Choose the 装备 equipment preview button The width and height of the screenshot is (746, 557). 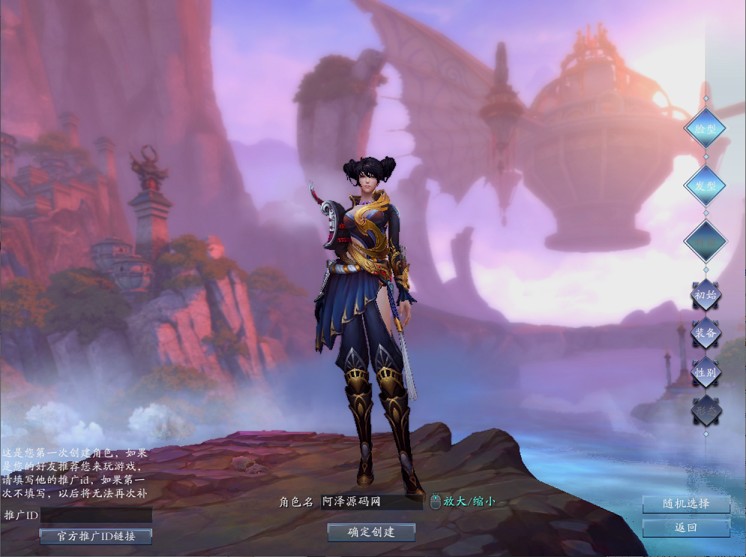click(706, 334)
